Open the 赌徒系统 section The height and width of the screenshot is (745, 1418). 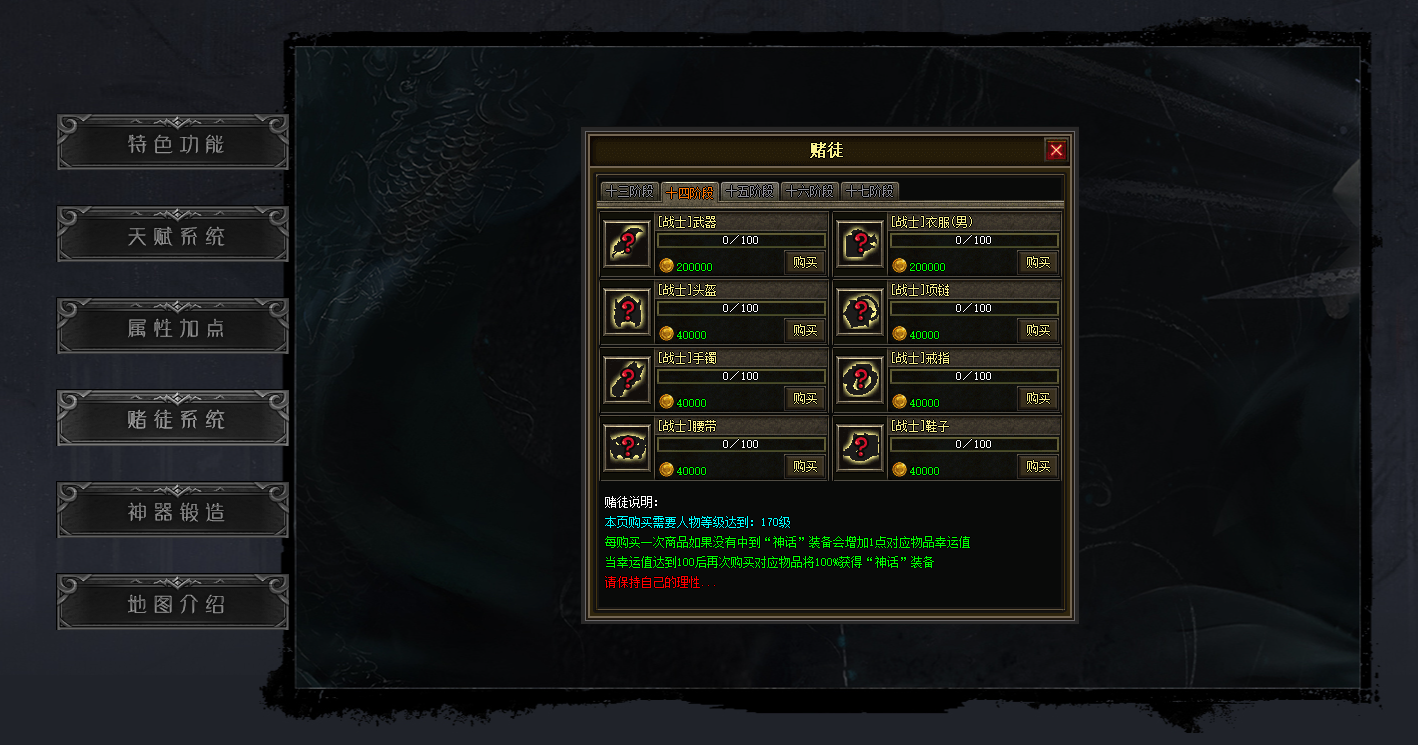pos(173,419)
